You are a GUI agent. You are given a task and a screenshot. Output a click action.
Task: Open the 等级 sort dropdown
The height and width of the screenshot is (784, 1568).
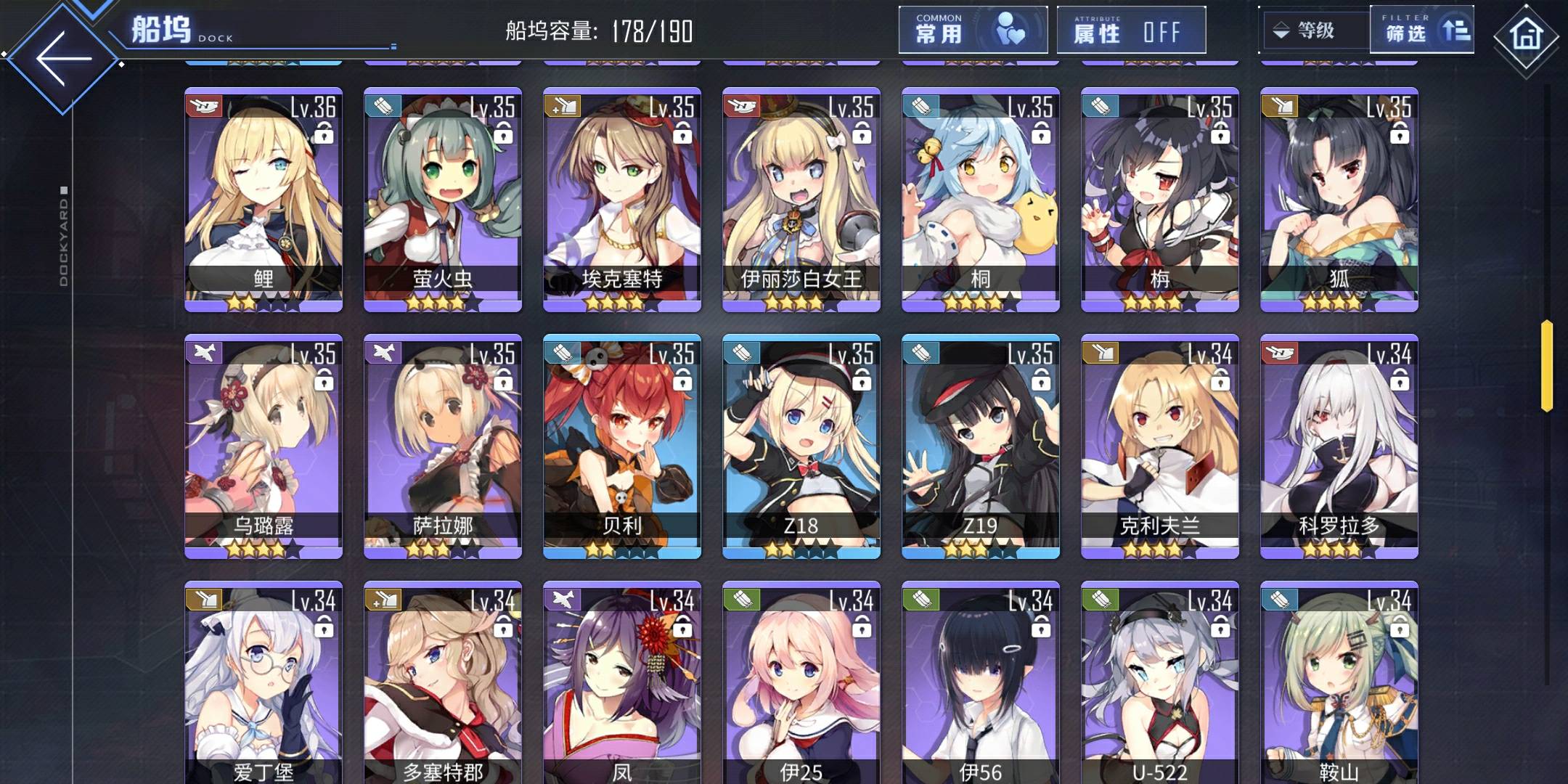click(x=1315, y=30)
